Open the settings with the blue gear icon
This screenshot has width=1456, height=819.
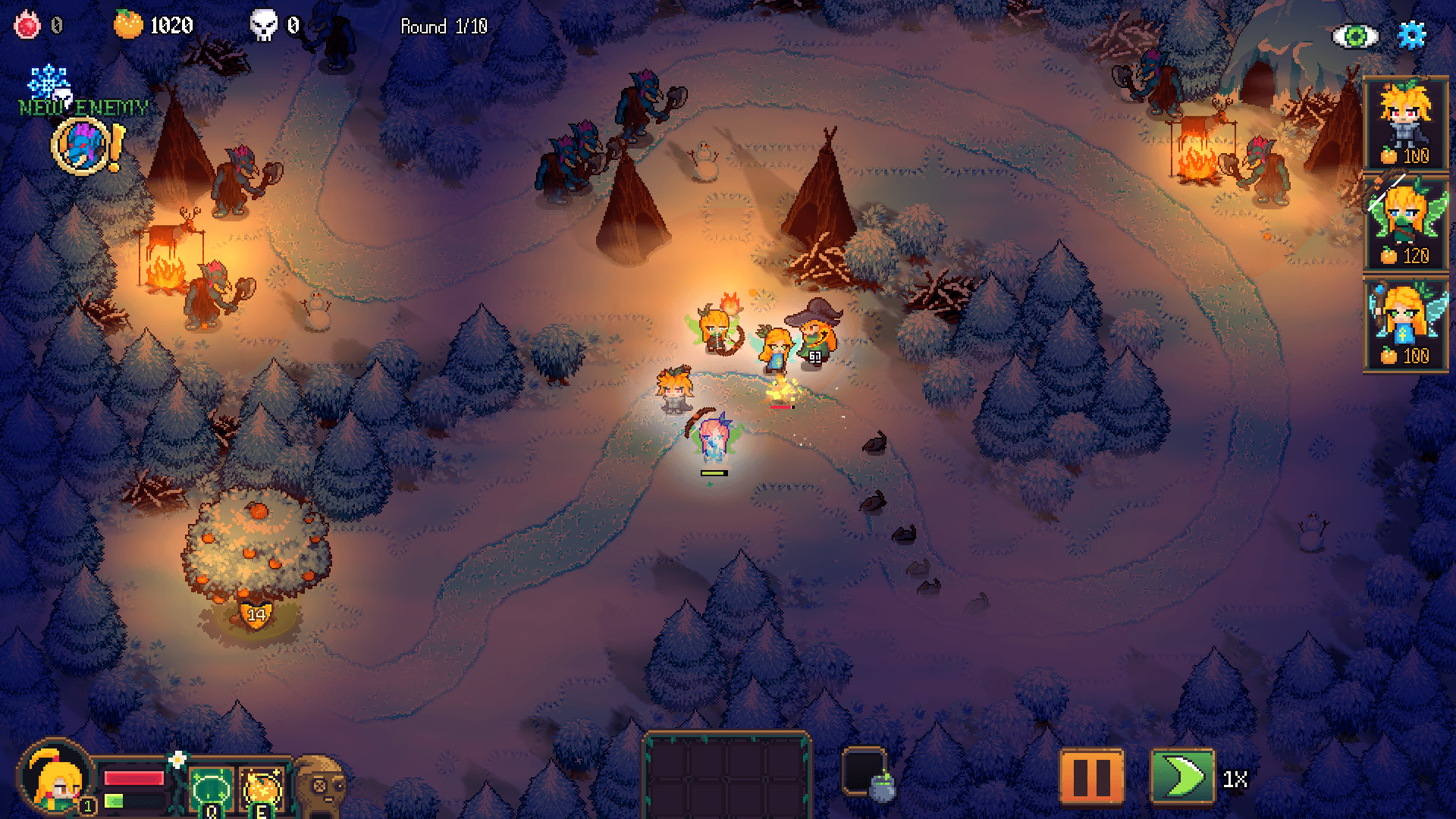(1411, 33)
